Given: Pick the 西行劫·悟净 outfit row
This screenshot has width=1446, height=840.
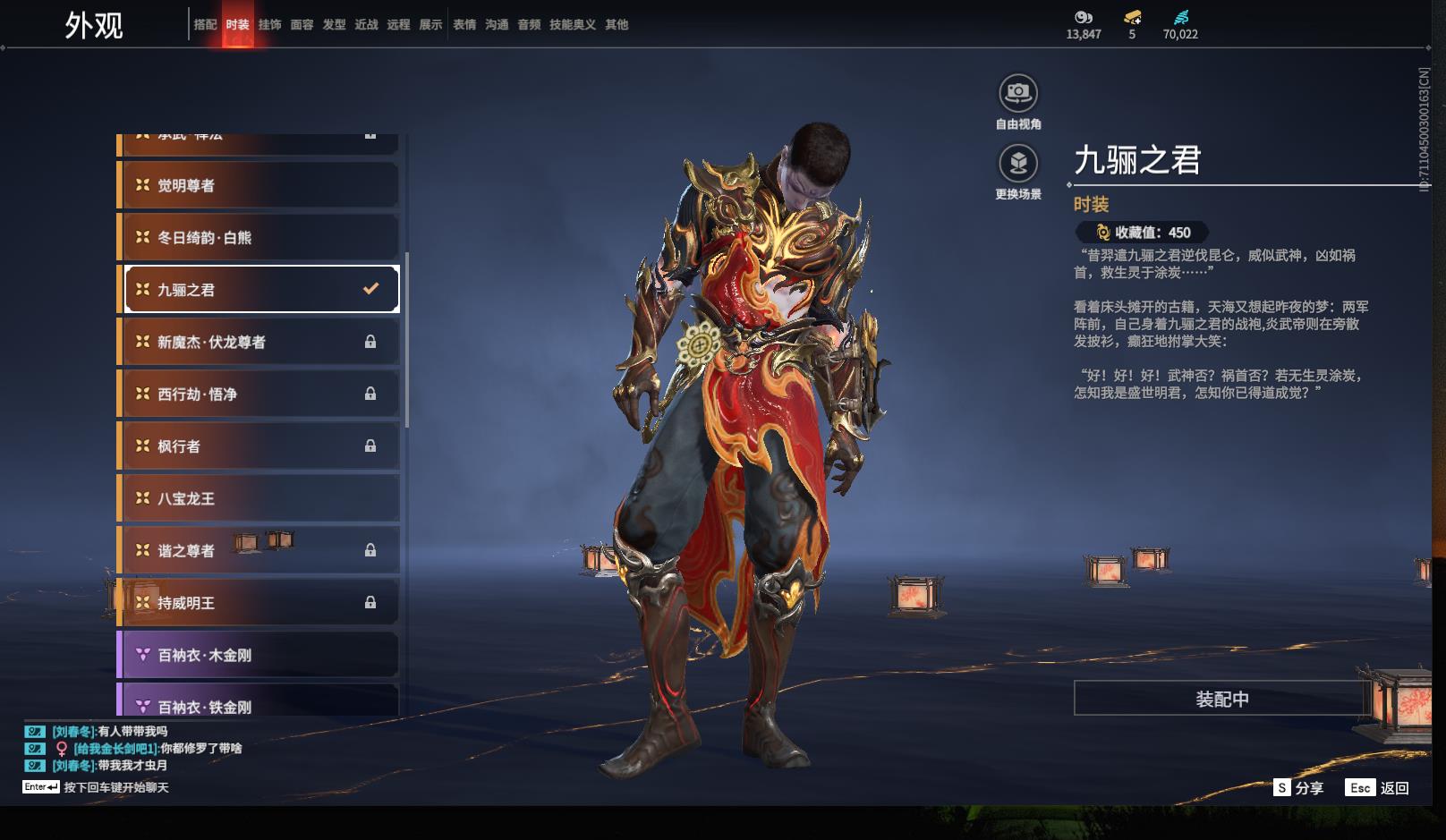Looking at the screenshot, I should (259, 394).
